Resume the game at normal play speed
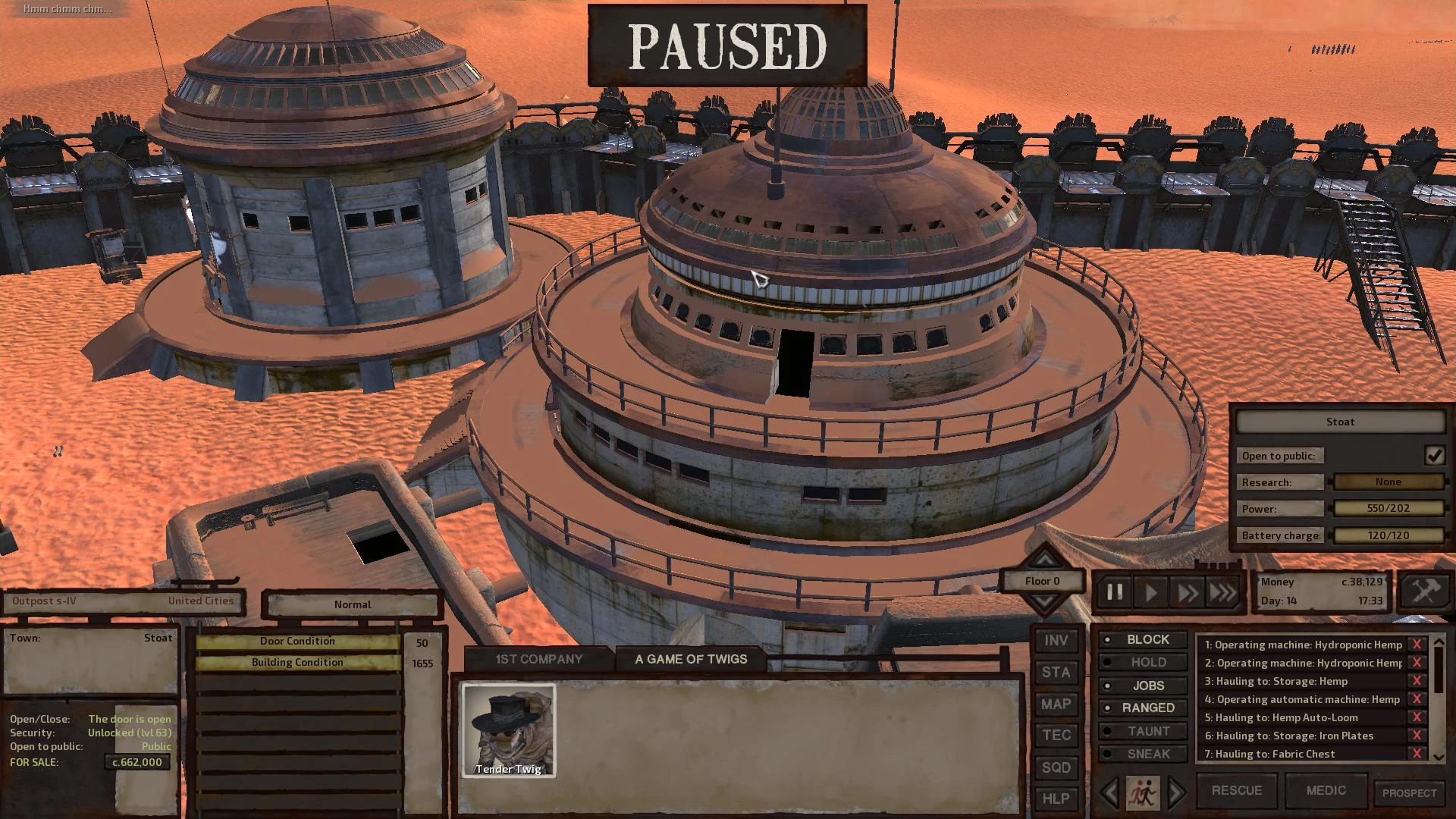The width and height of the screenshot is (1456, 819). [x=1150, y=593]
